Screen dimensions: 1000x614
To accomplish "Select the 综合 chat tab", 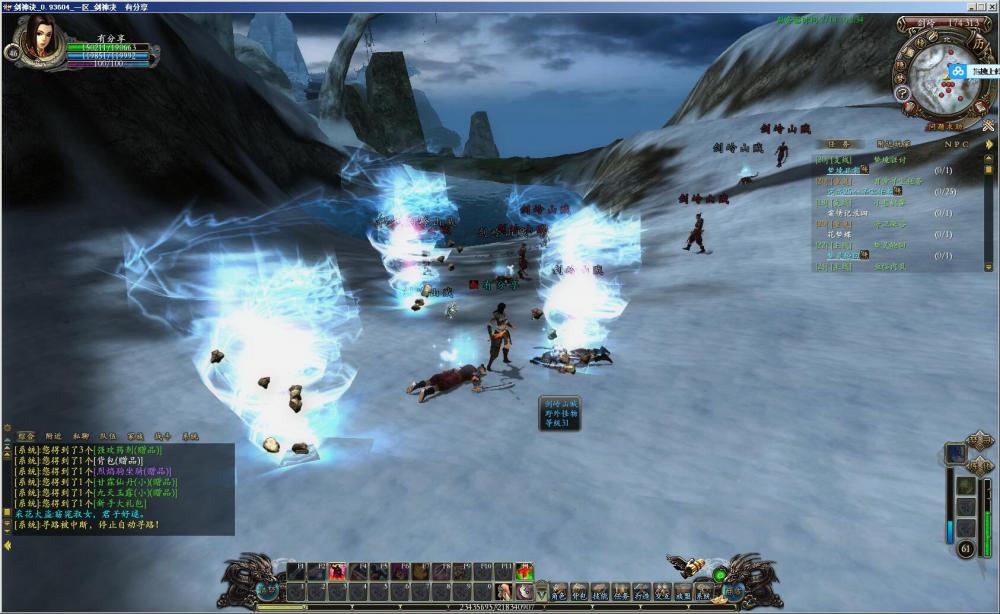I will [26, 437].
